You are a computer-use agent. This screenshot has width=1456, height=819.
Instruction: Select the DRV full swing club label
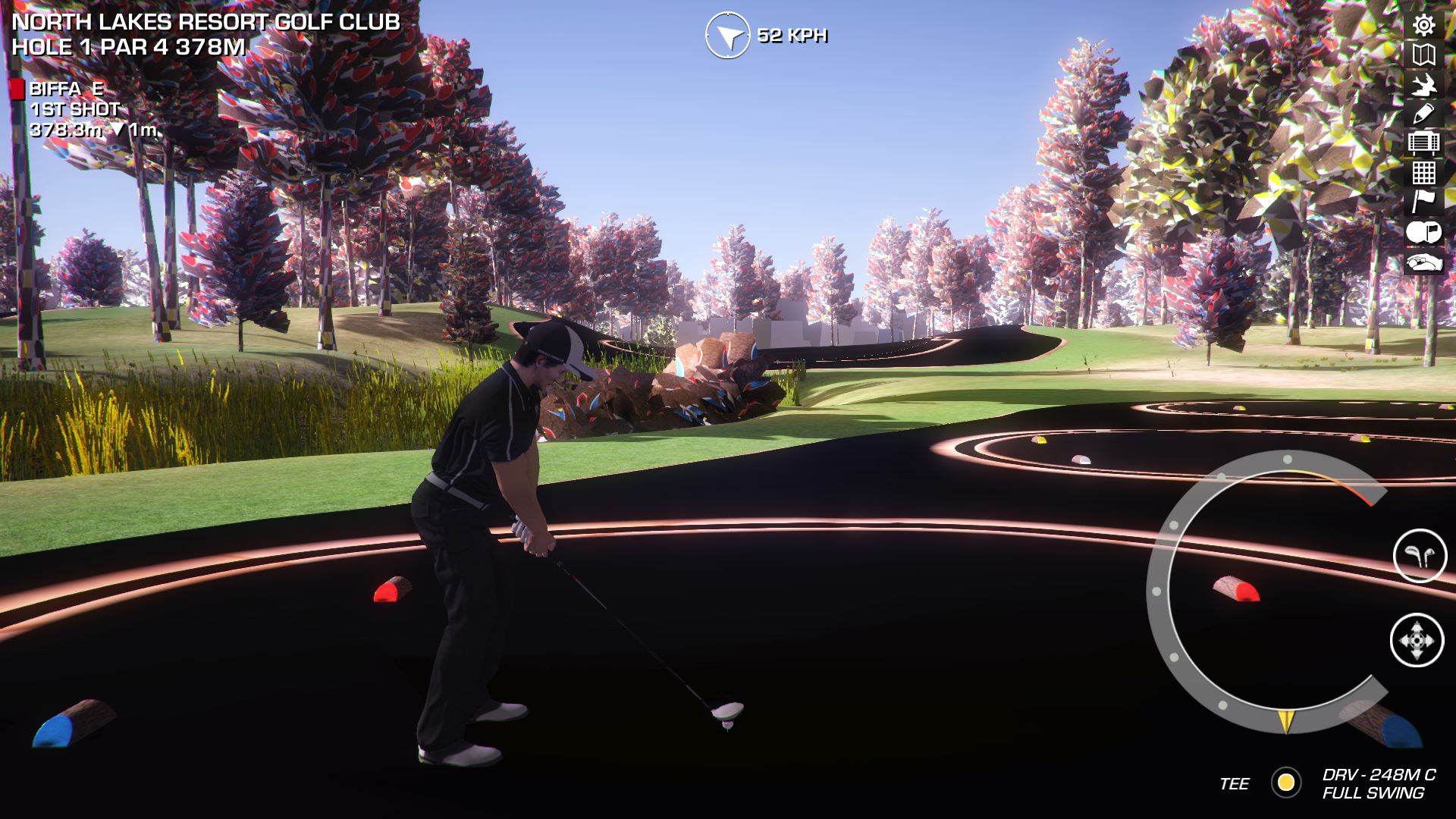point(1378,784)
